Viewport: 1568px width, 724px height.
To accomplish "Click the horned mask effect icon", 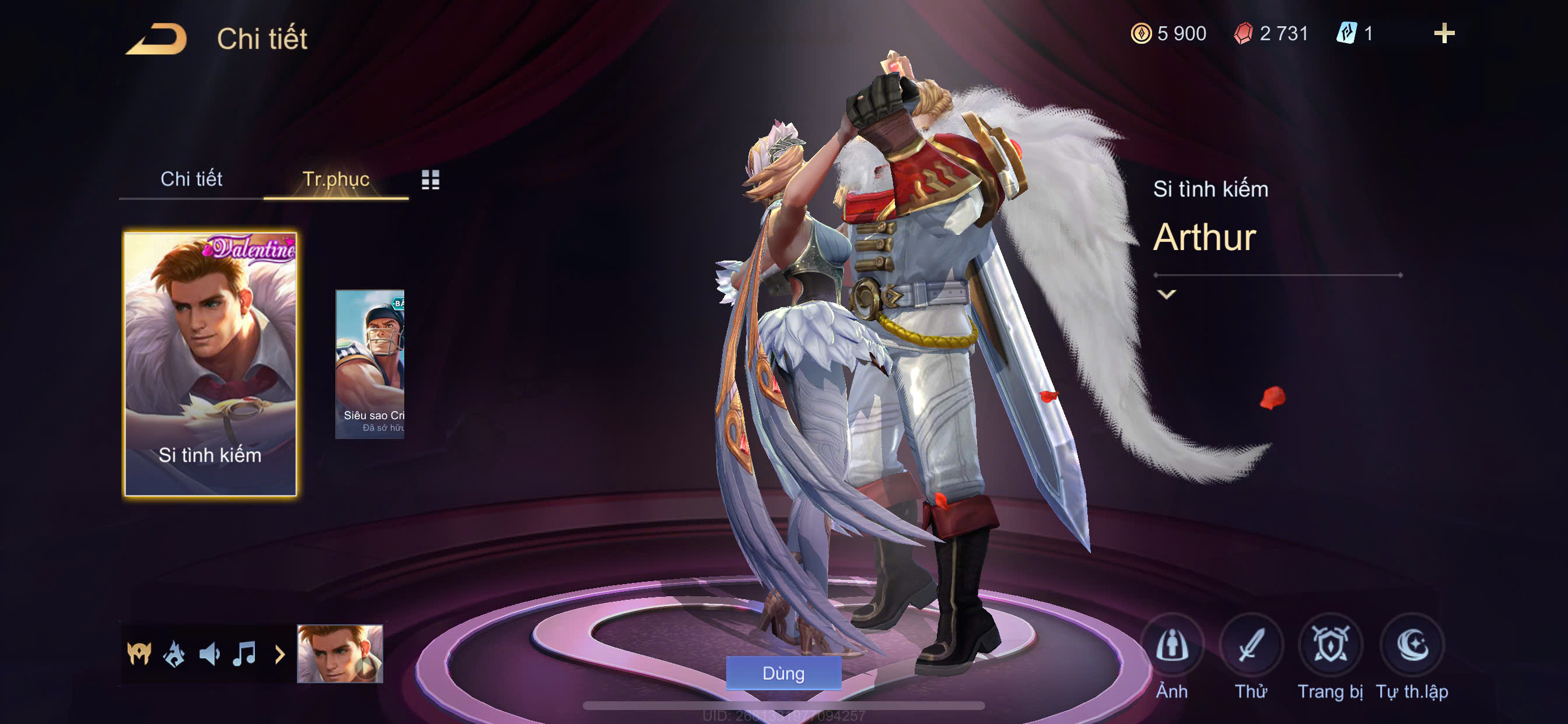I will tap(139, 654).
